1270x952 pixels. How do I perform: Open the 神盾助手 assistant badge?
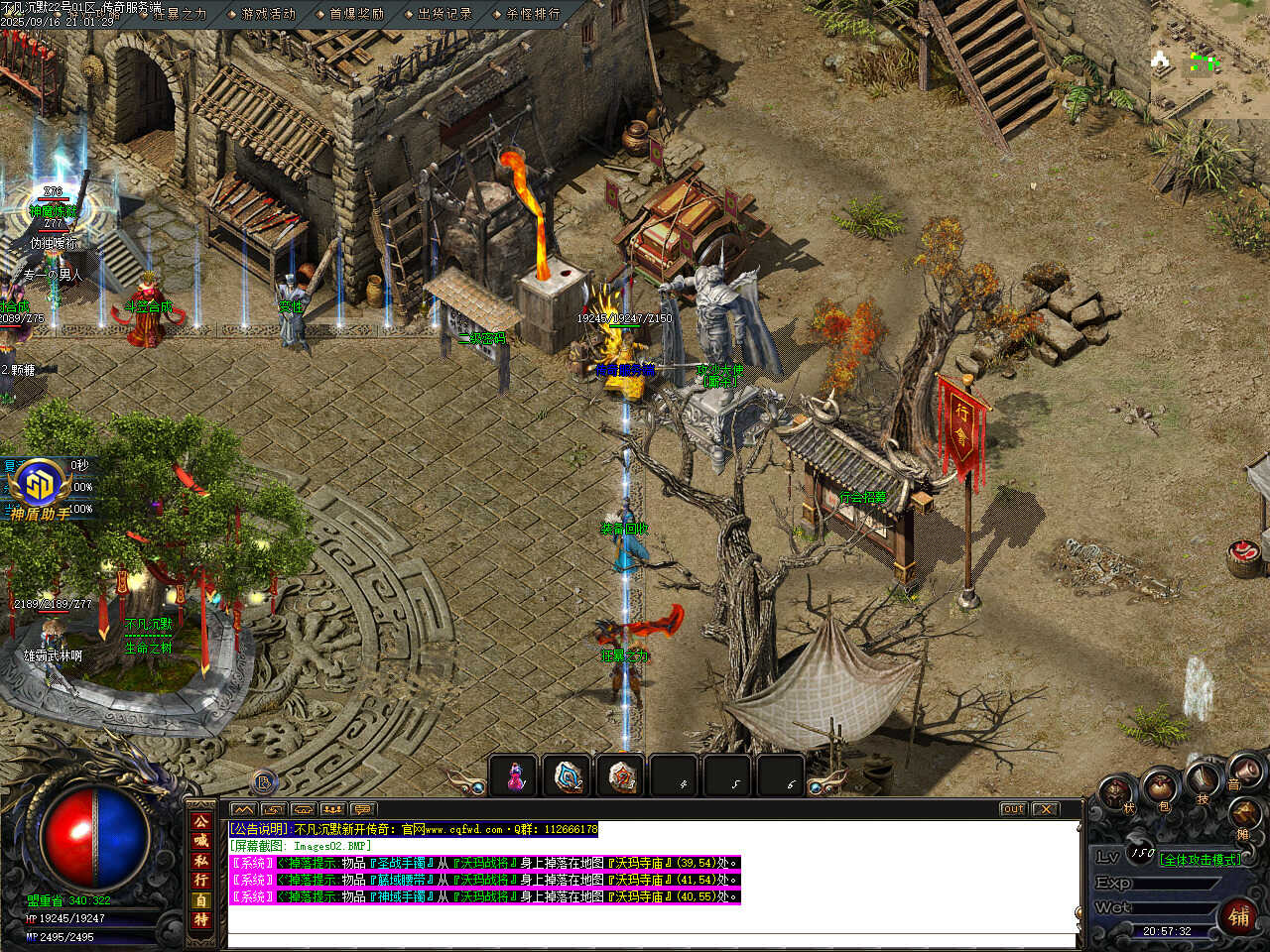(x=40, y=488)
